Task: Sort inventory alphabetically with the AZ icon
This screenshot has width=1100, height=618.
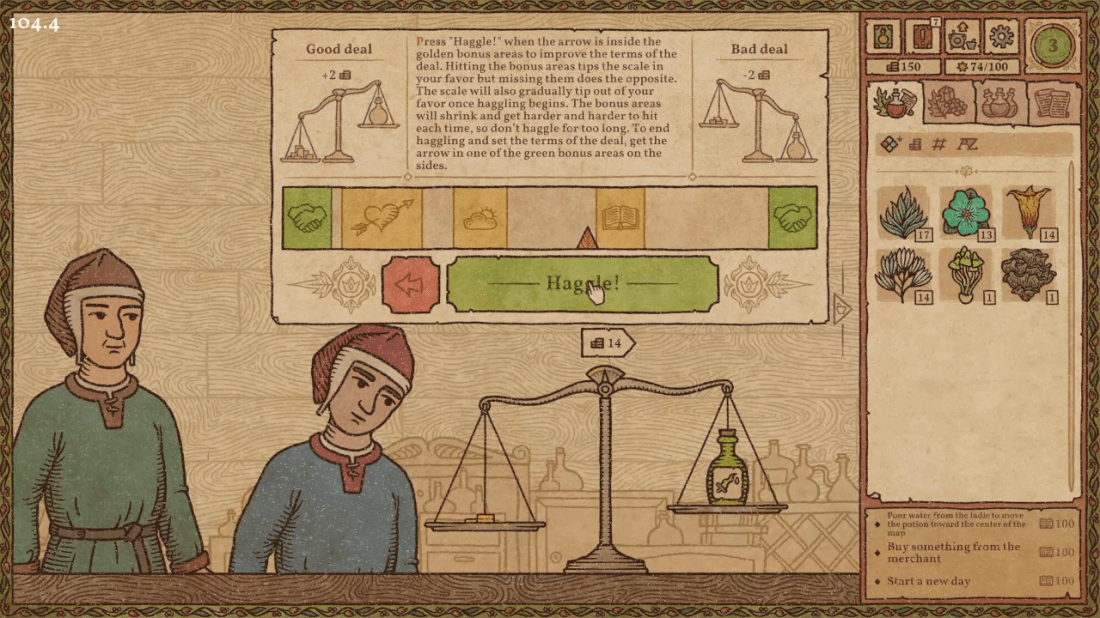Action: coord(967,144)
